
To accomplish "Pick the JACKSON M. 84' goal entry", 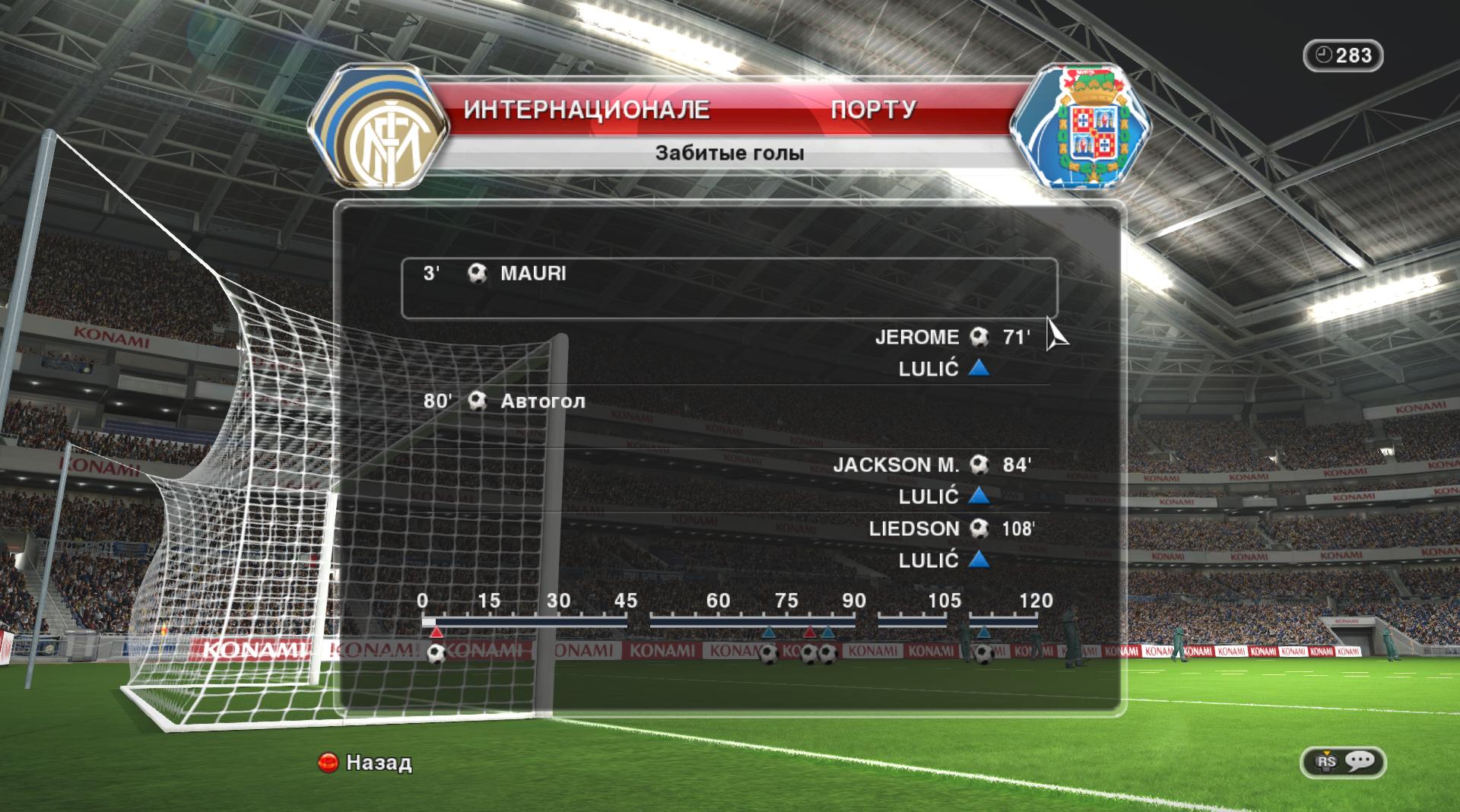I will pyautogui.click(x=932, y=465).
